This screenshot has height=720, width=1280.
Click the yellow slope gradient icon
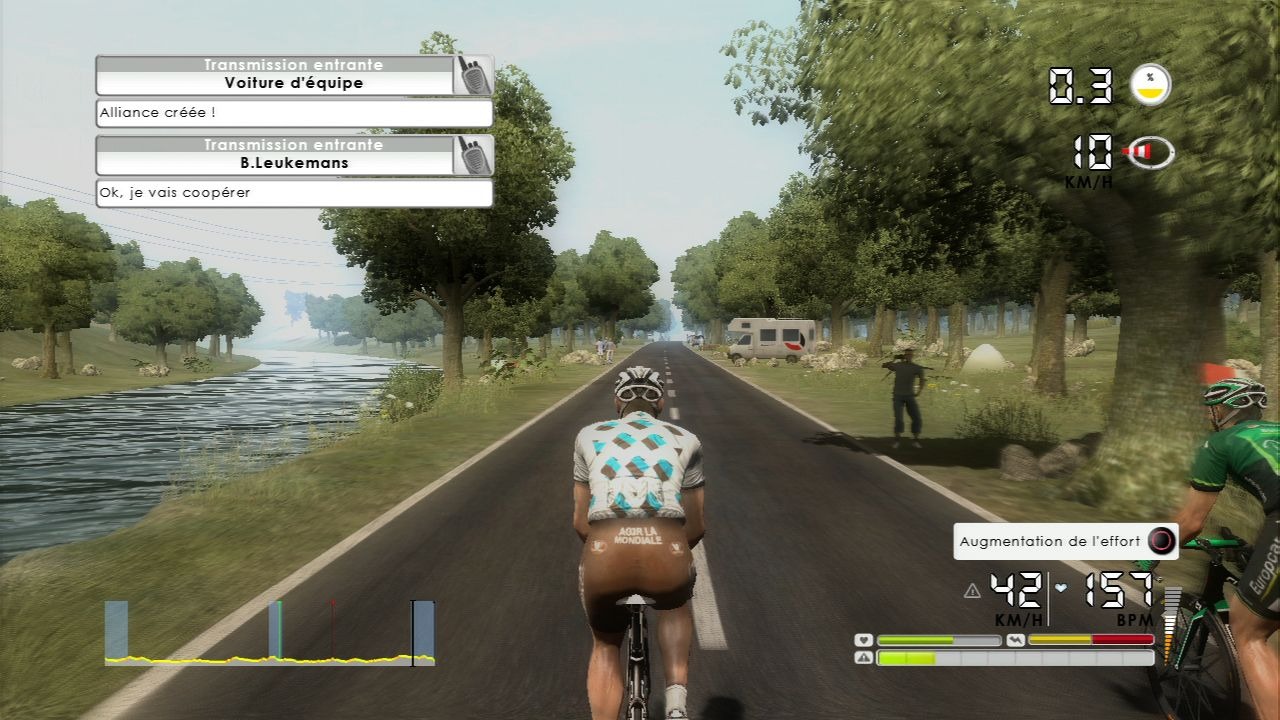tap(1151, 85)
